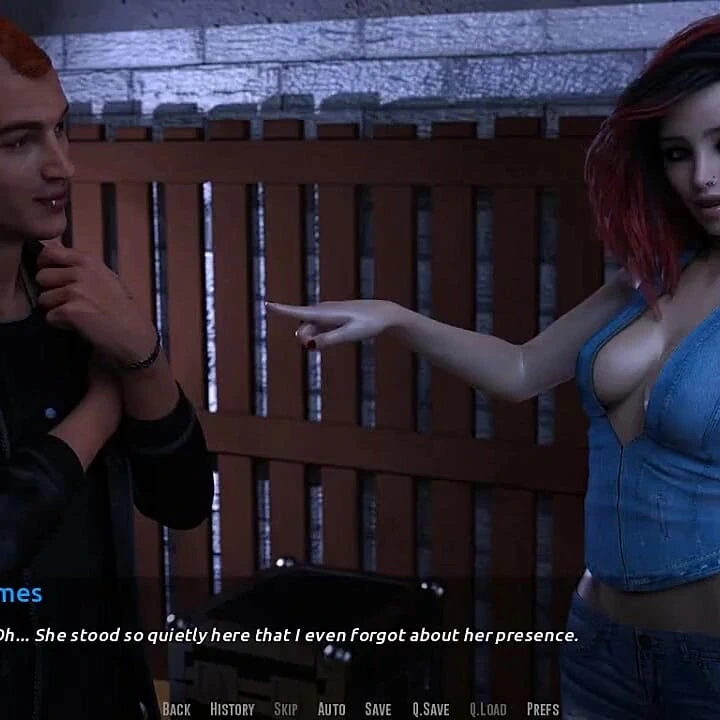Open the dialogue History log

pyautogui.click(x=232, y=709)
